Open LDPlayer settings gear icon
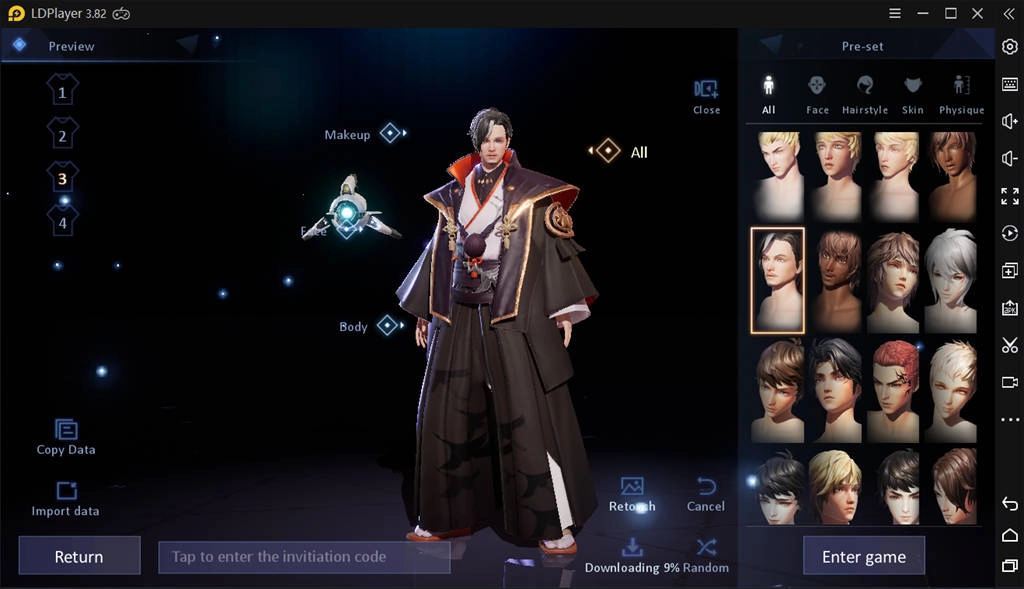This screenshot has height=589, width=1024. point(1009,46)
